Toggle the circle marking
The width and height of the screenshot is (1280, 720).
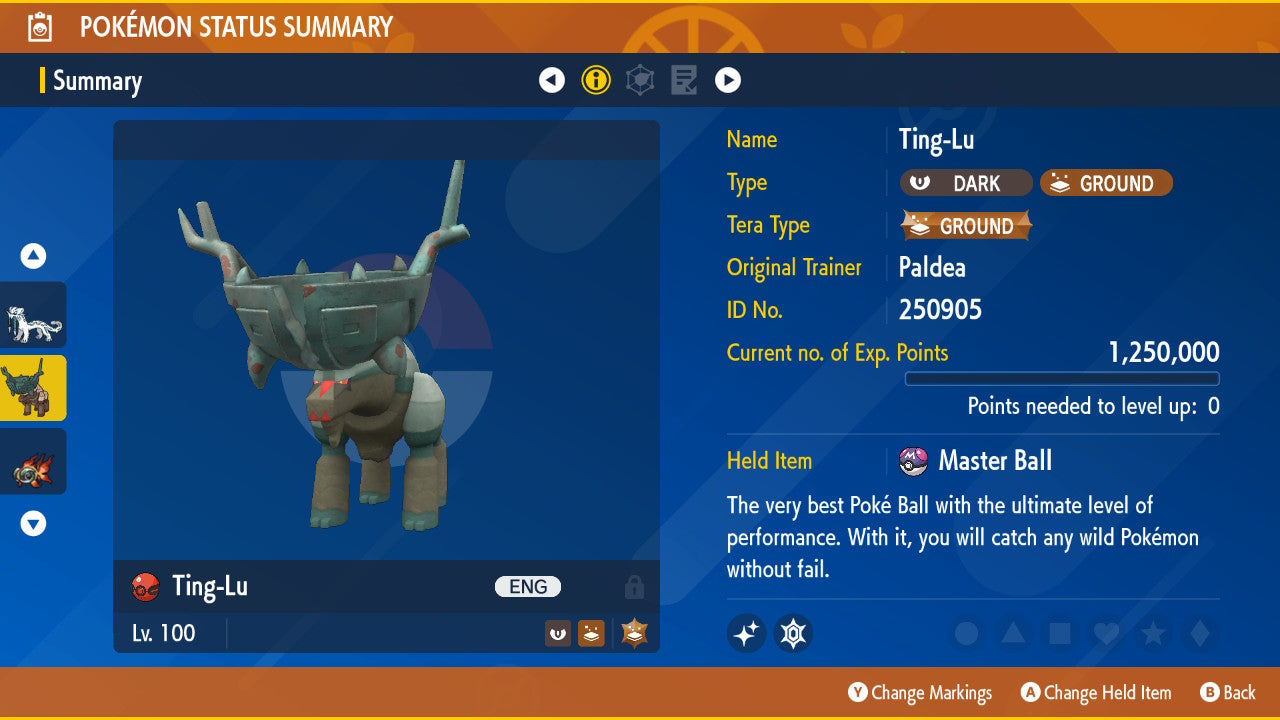pyautogui.click(x=966, y=633)
